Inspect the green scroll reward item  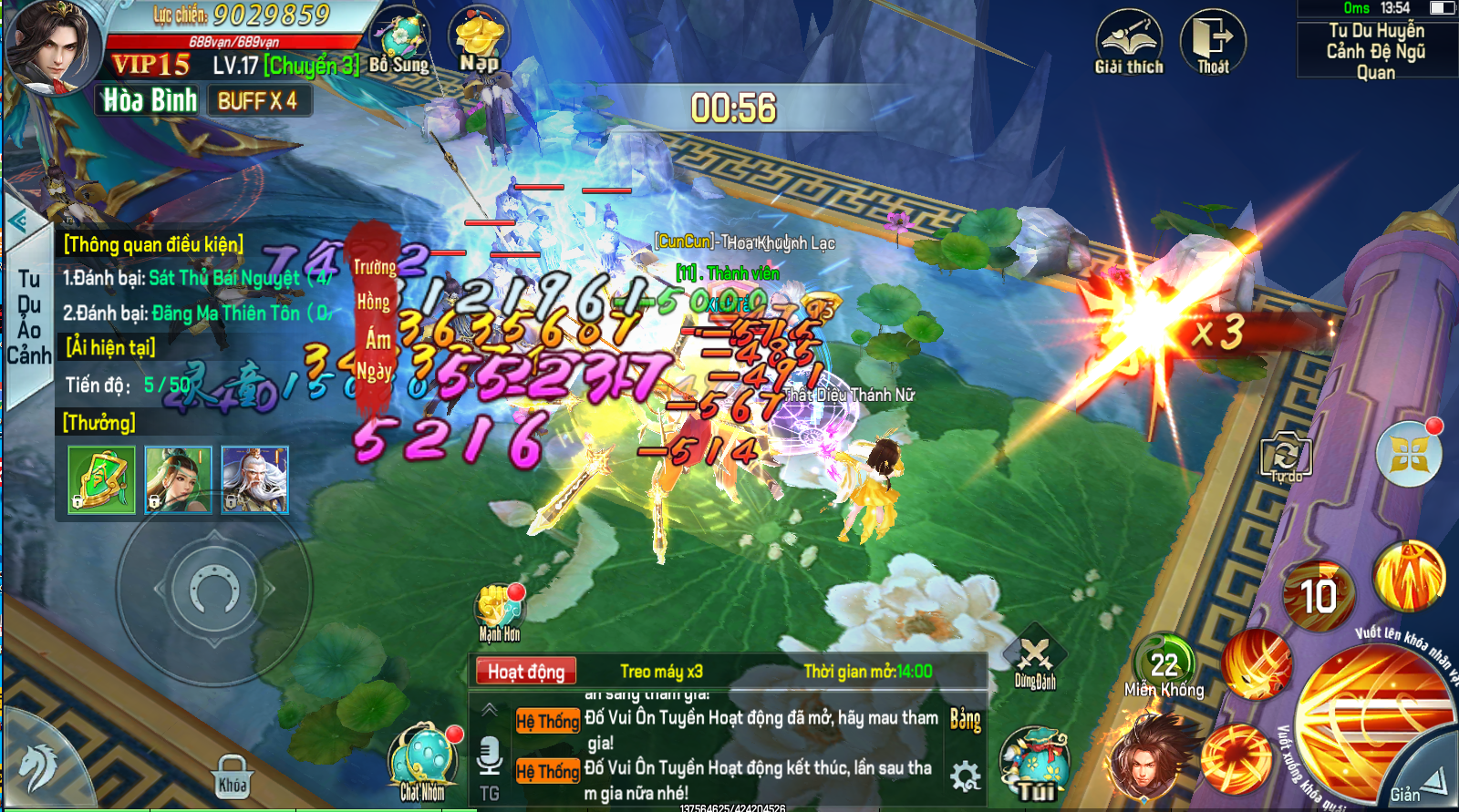click(101, 479)
